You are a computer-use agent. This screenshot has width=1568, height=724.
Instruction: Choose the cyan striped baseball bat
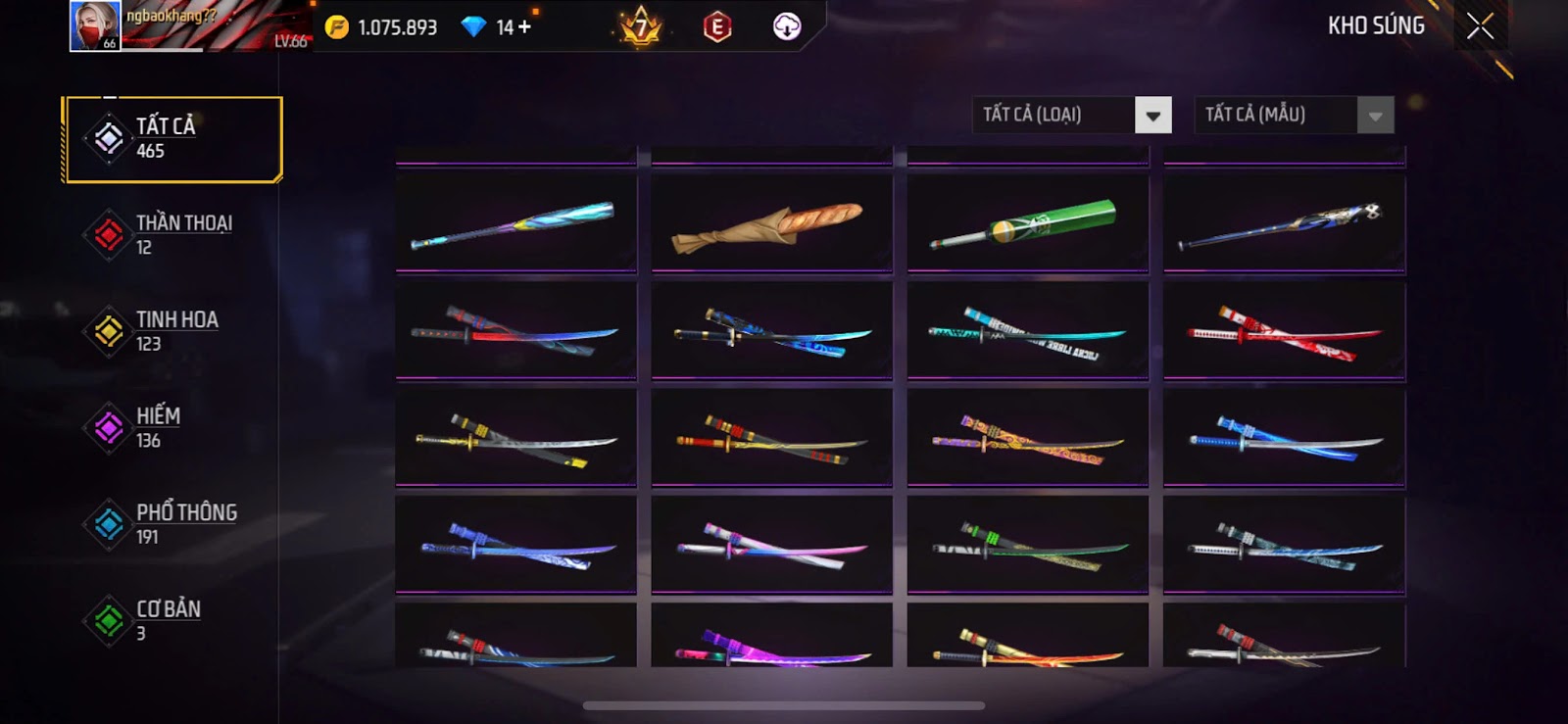[x=515, y=225]
